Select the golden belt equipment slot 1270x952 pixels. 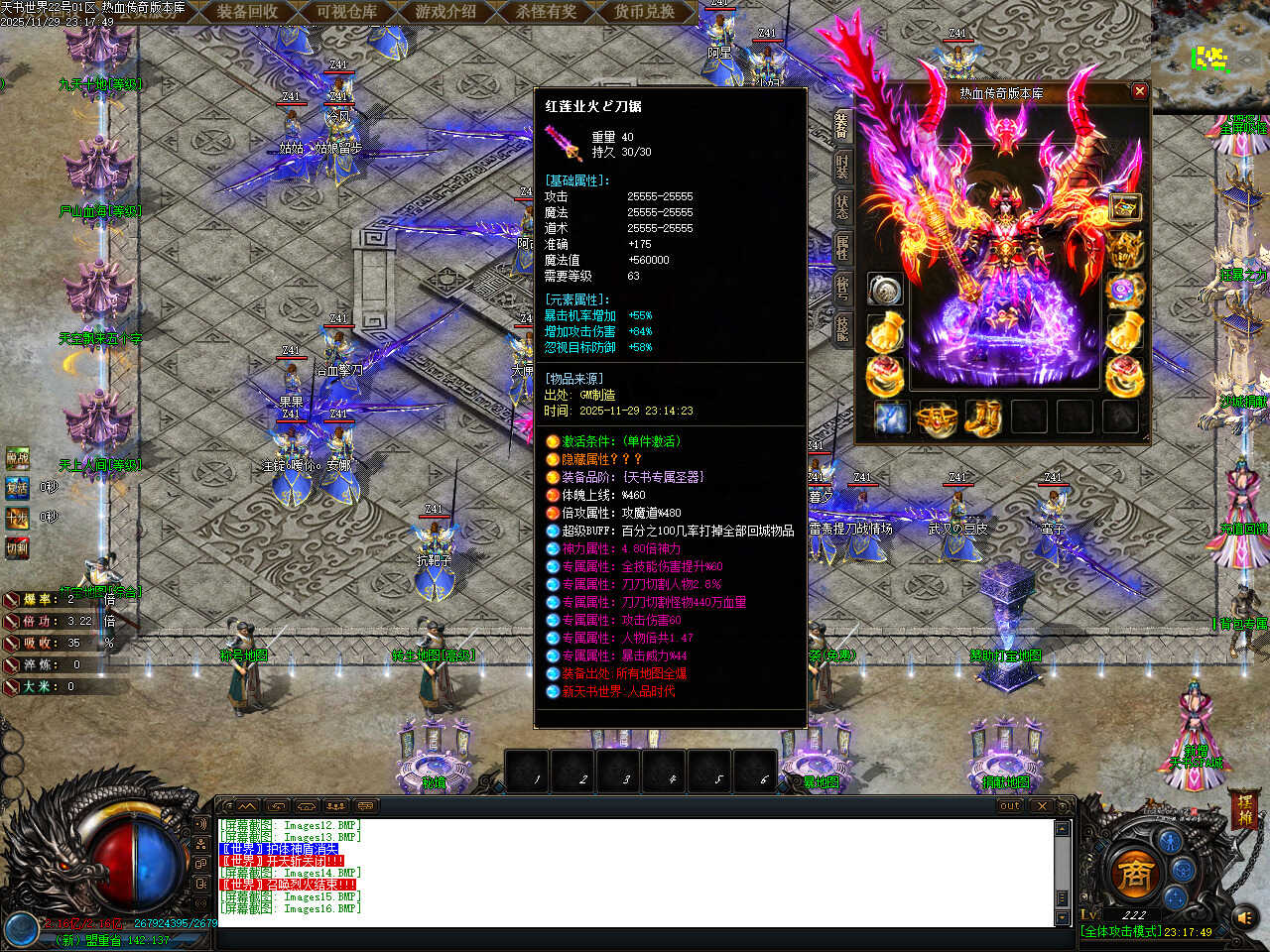point(936,417)
